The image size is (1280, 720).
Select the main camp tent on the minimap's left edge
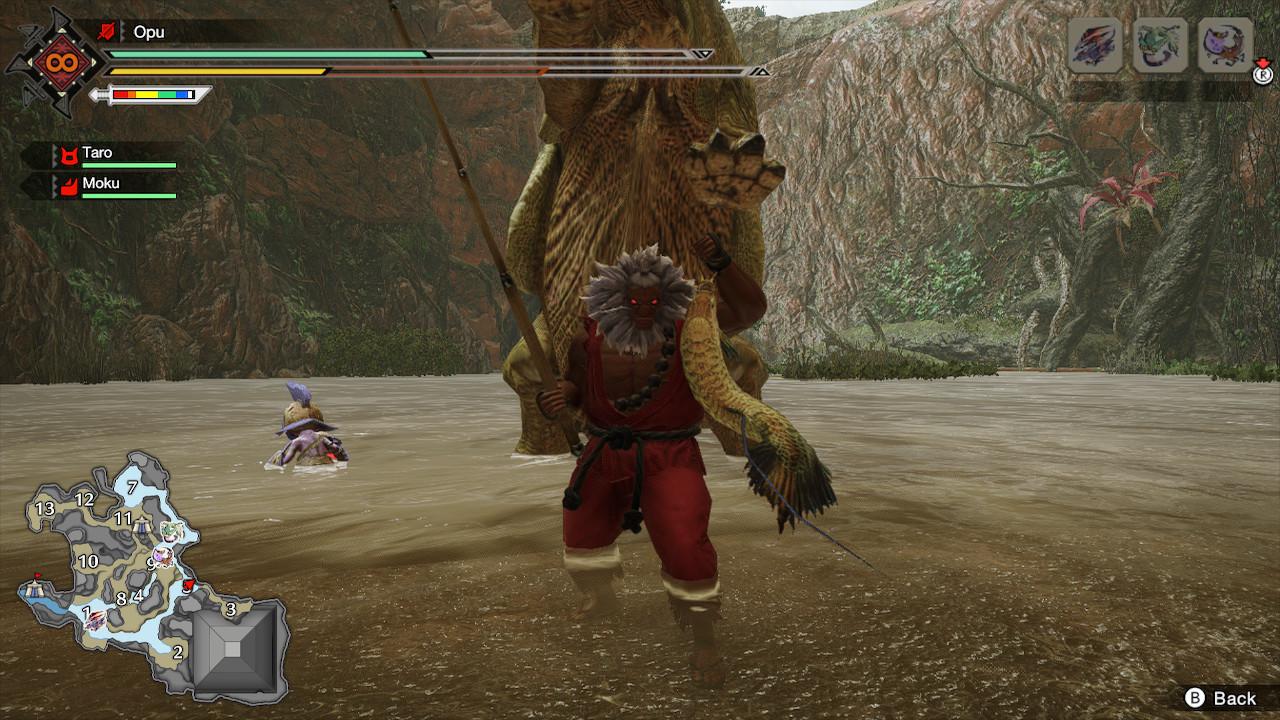tap(33, 590)
